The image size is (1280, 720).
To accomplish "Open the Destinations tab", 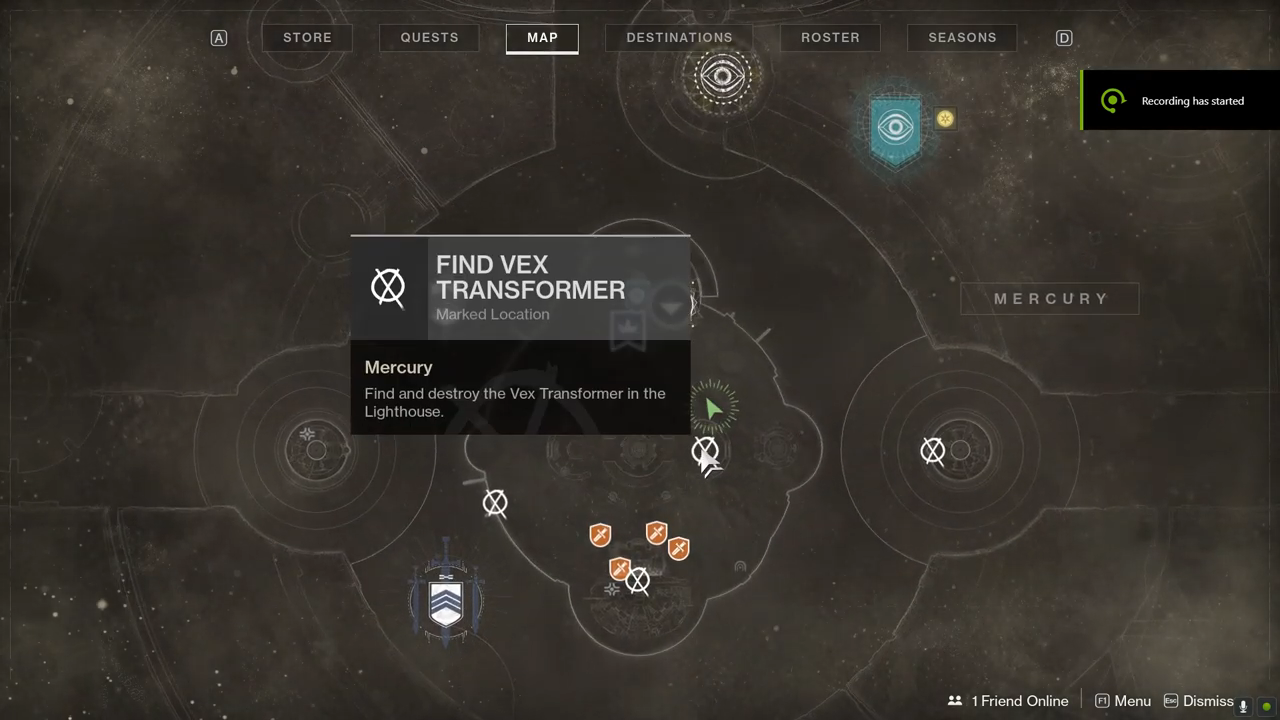I will coord(679,38).
